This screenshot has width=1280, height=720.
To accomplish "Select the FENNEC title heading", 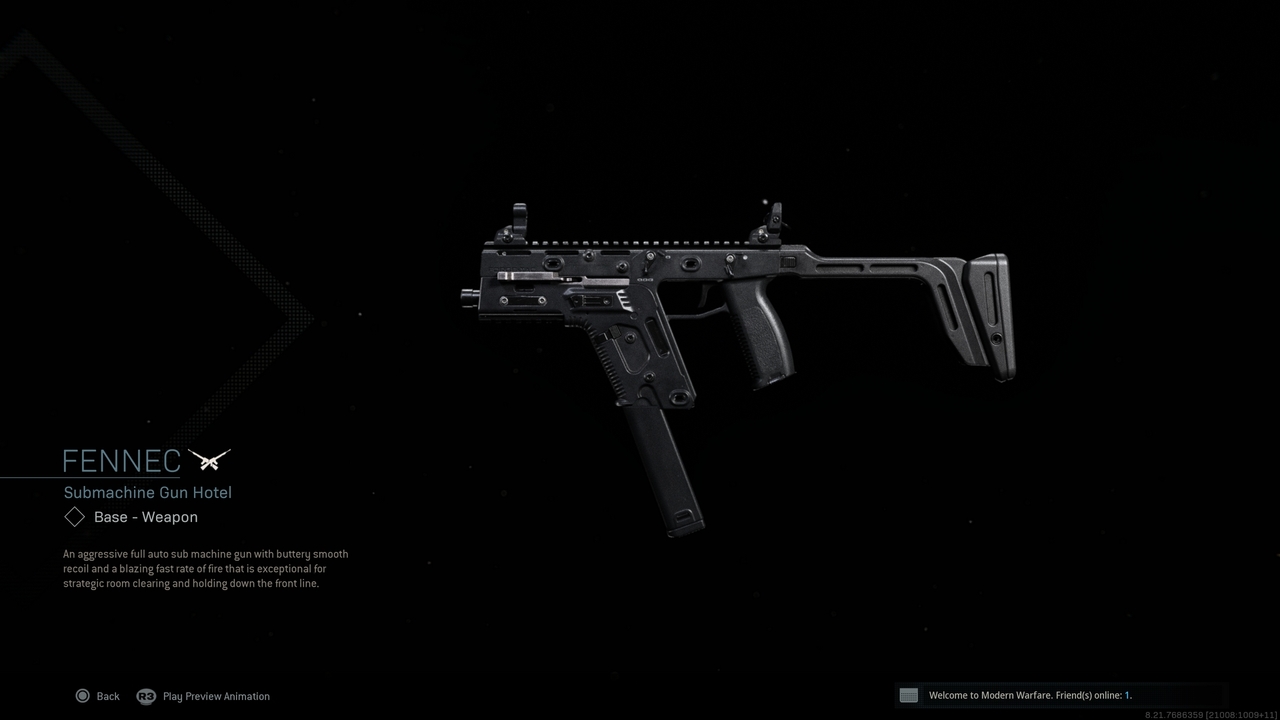I will (120, 461).
